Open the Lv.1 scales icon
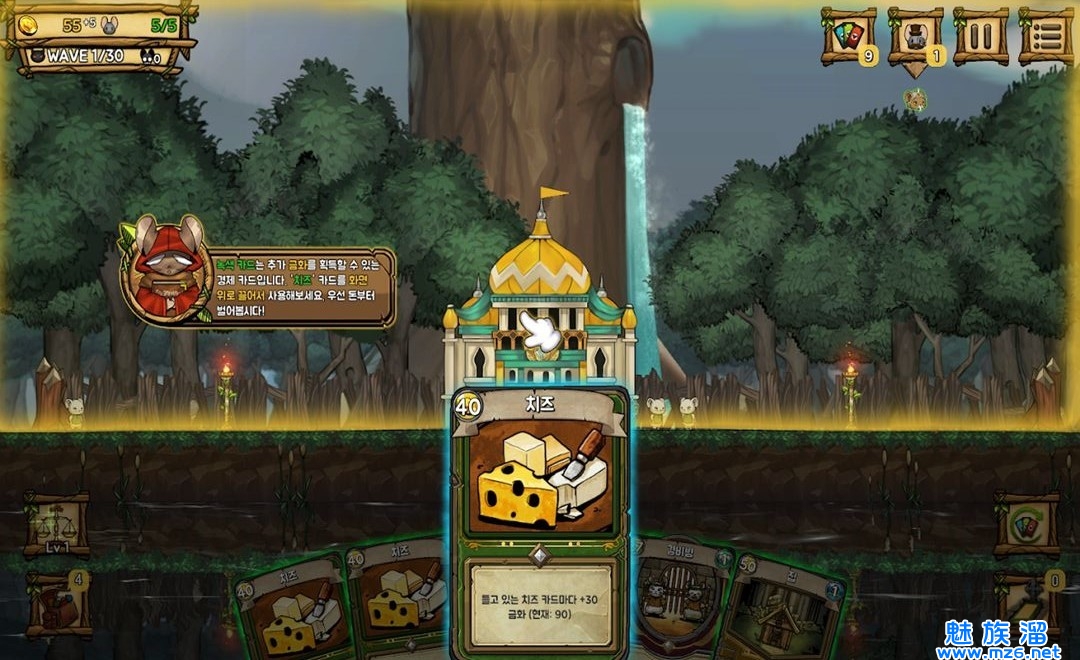1080x660 pixels. click(x=56, y=524)
